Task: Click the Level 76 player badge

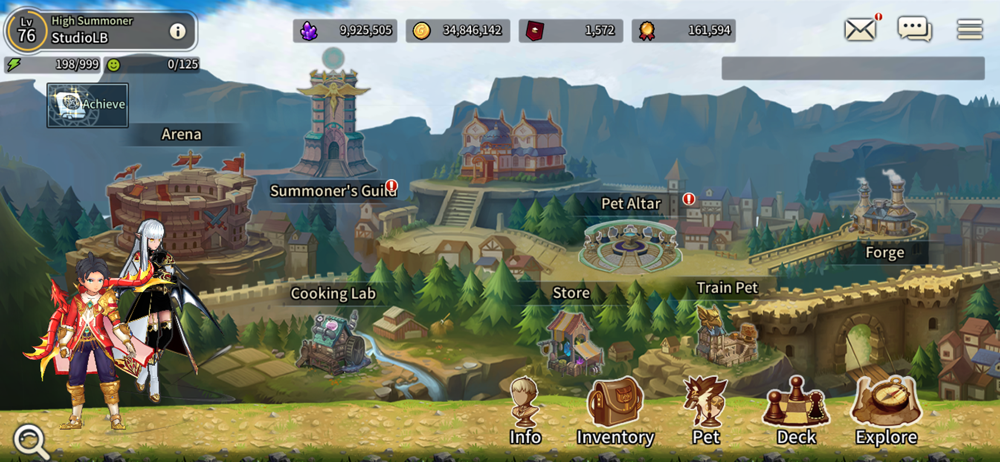Action: (x=26, y=31)
